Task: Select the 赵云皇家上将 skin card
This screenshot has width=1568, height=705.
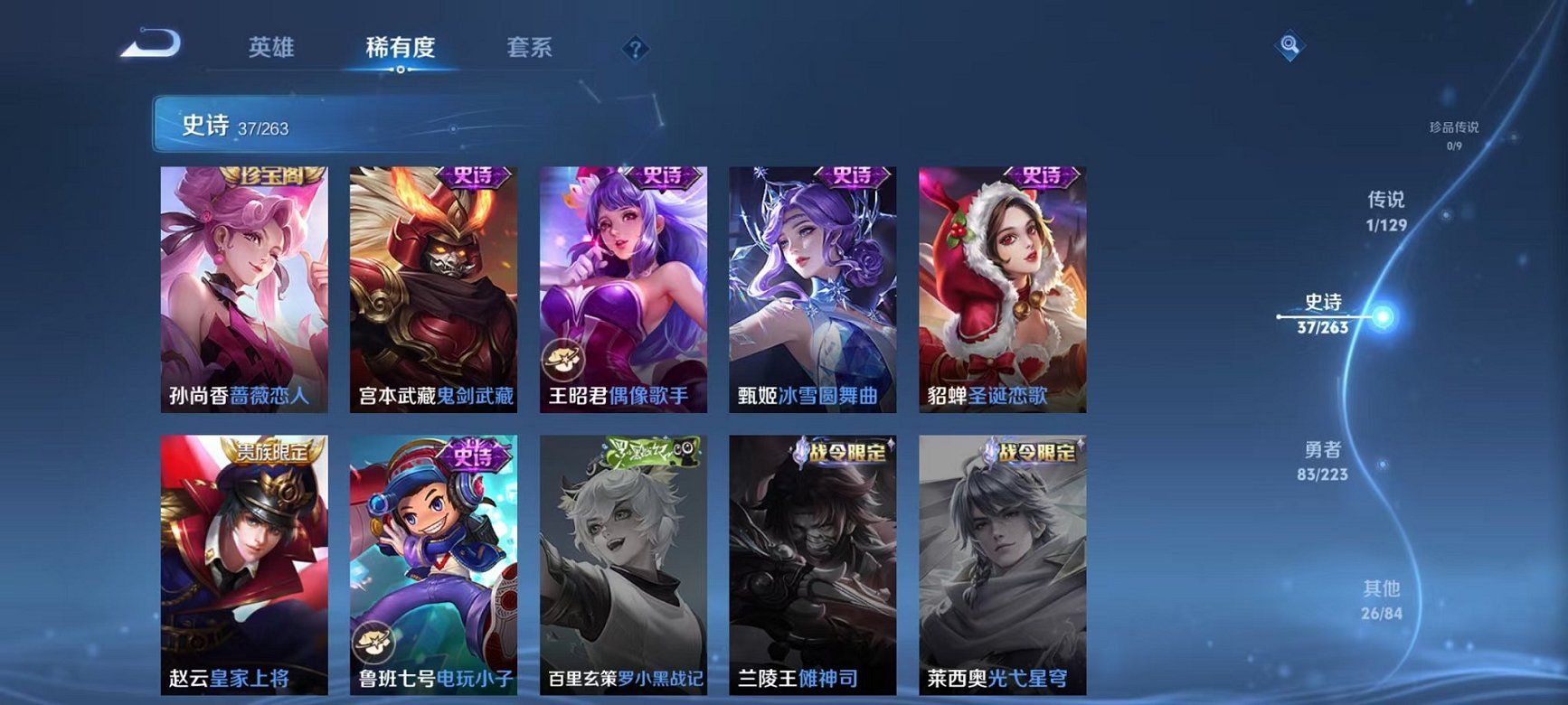Action: [246, 560]
